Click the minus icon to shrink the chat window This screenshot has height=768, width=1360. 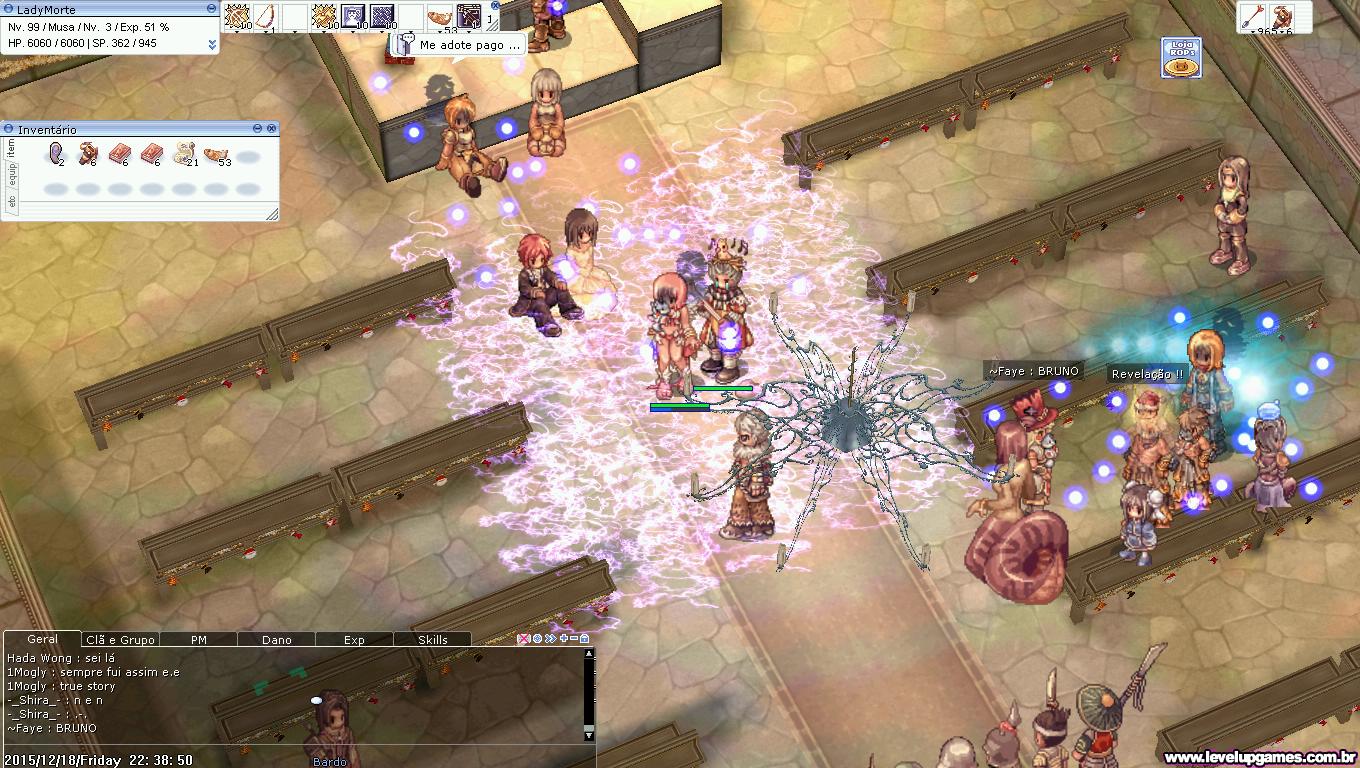pos(573,638)
